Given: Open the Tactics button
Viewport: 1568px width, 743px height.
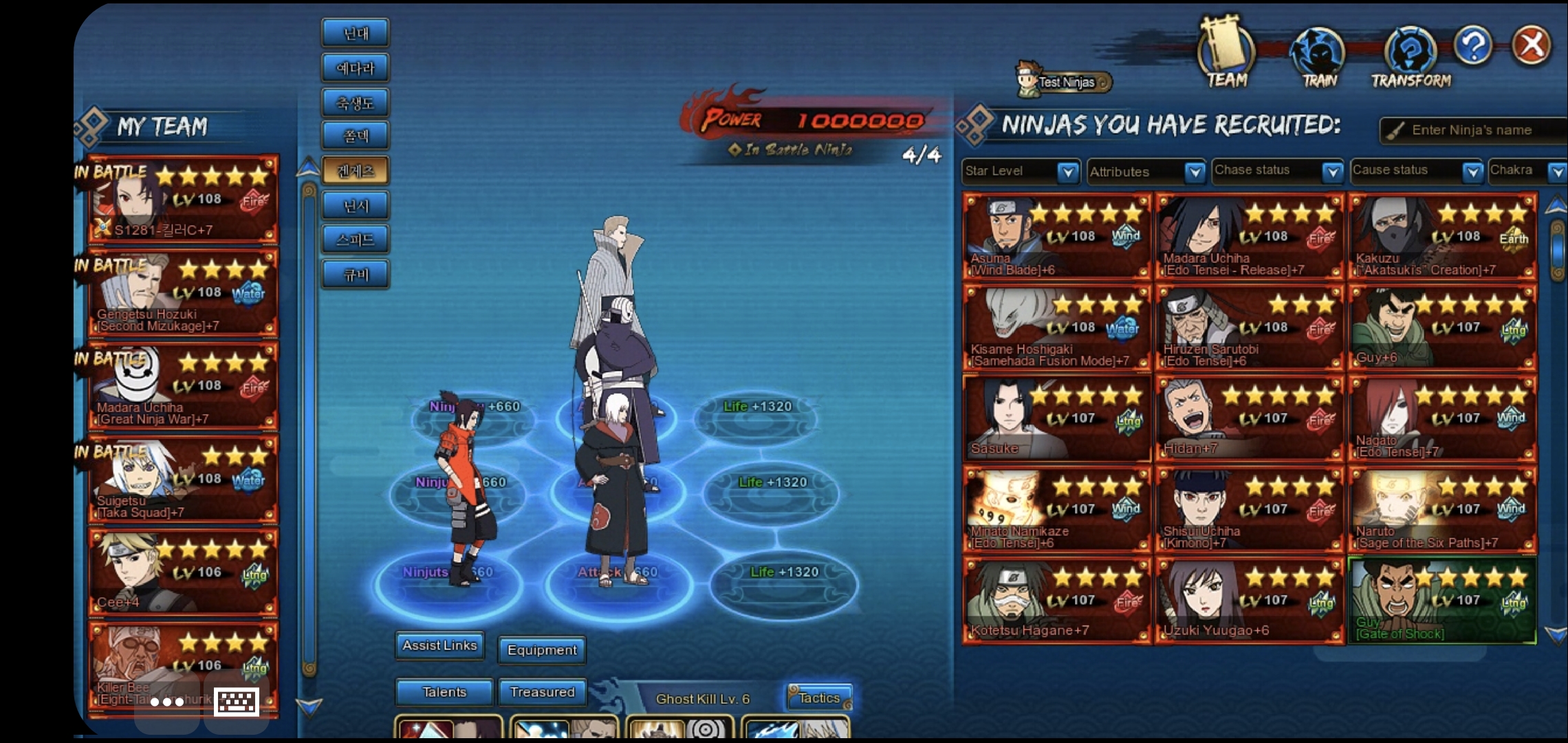Looking at the screenshot, I should point(819,698).
